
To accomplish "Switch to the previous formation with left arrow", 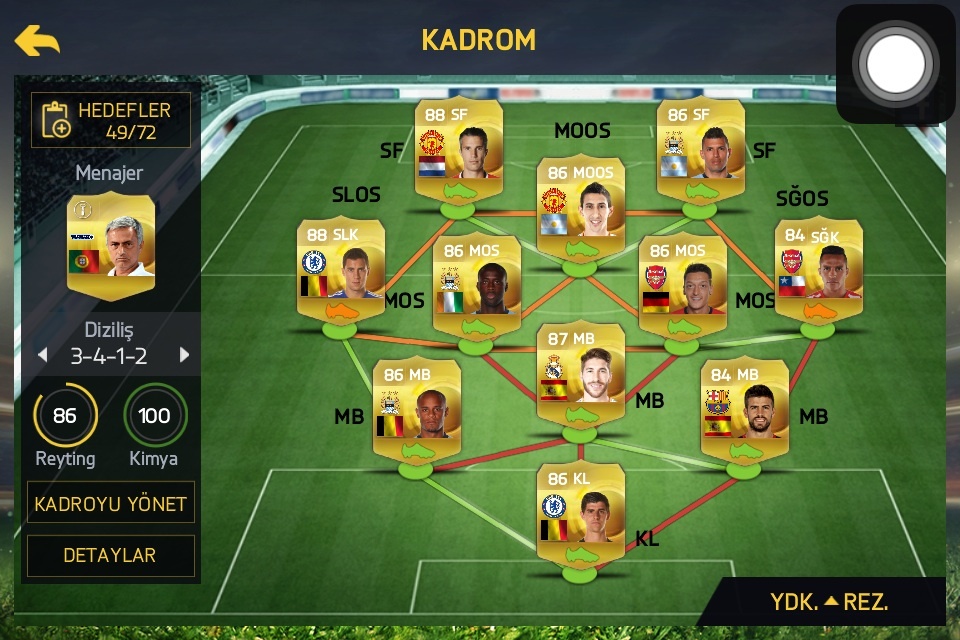I will tap(42, 356).
